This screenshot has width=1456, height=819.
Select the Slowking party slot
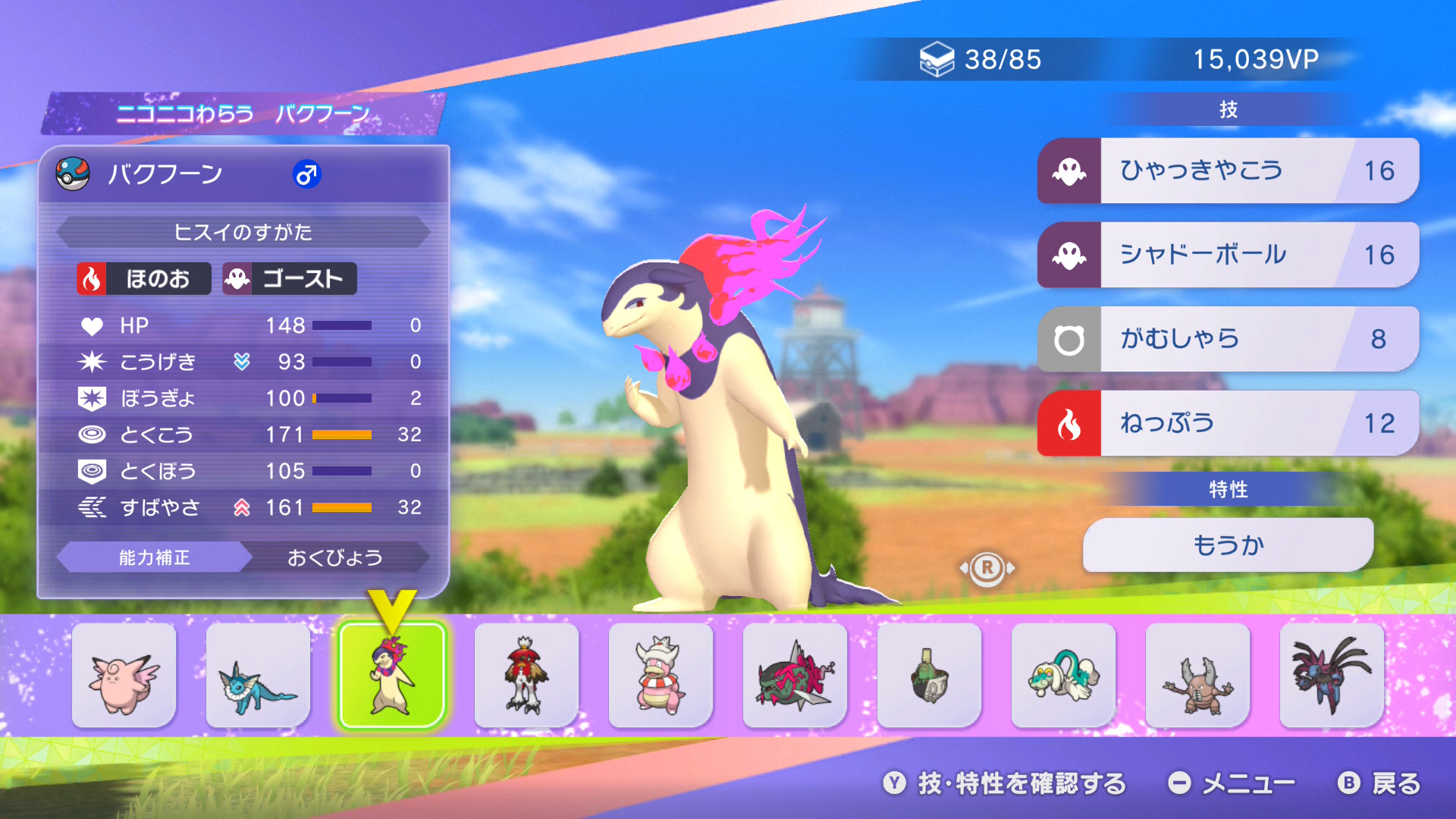tap(661, 675)
